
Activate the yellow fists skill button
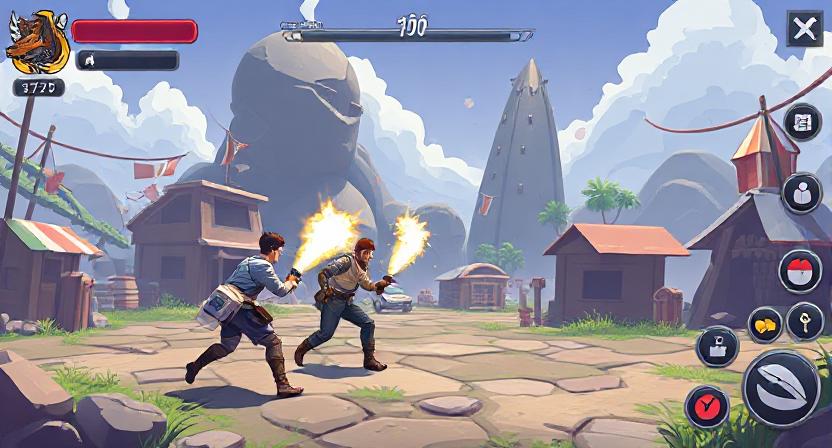point(765,324)
